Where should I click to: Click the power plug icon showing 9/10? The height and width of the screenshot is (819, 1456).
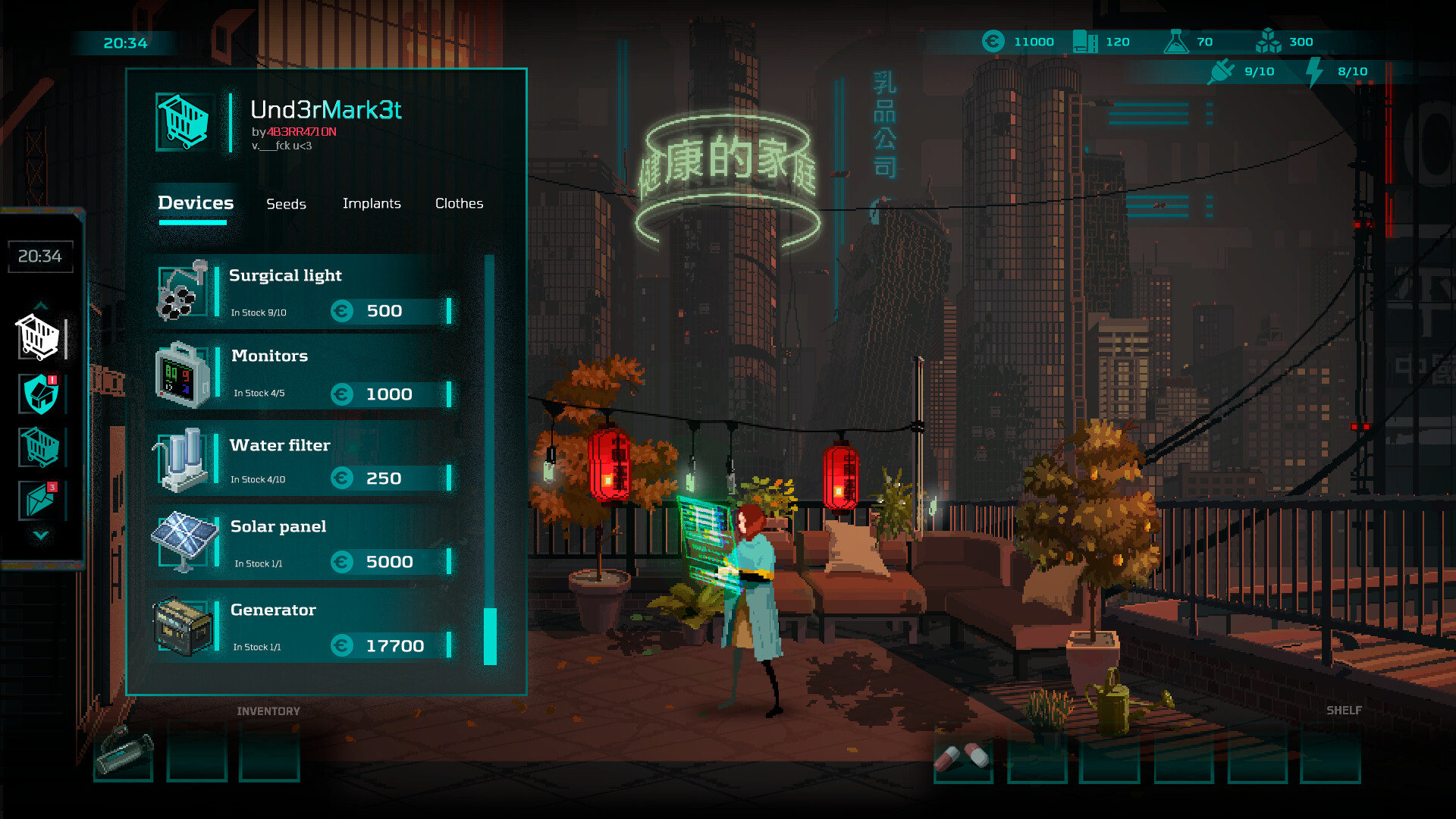pyautogui.click(x=1221, y=71)
